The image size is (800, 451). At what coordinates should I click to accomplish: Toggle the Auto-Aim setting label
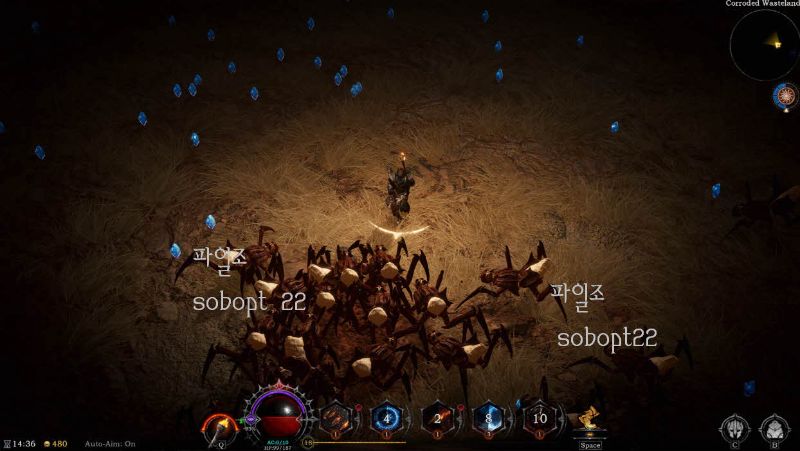pos(110,443)
